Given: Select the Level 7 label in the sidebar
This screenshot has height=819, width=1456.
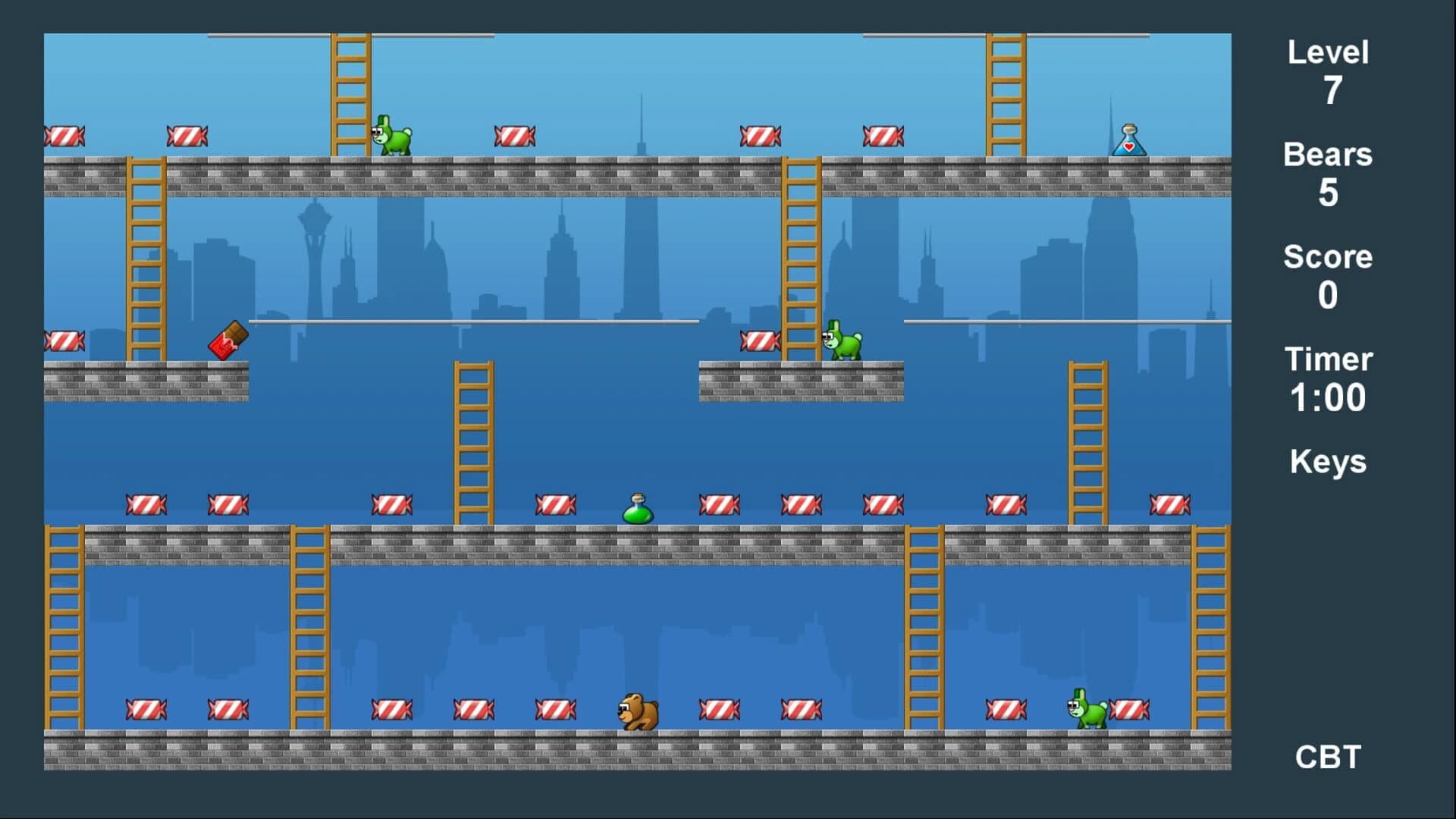Looking at the screenshot, I should (1327, 72).
